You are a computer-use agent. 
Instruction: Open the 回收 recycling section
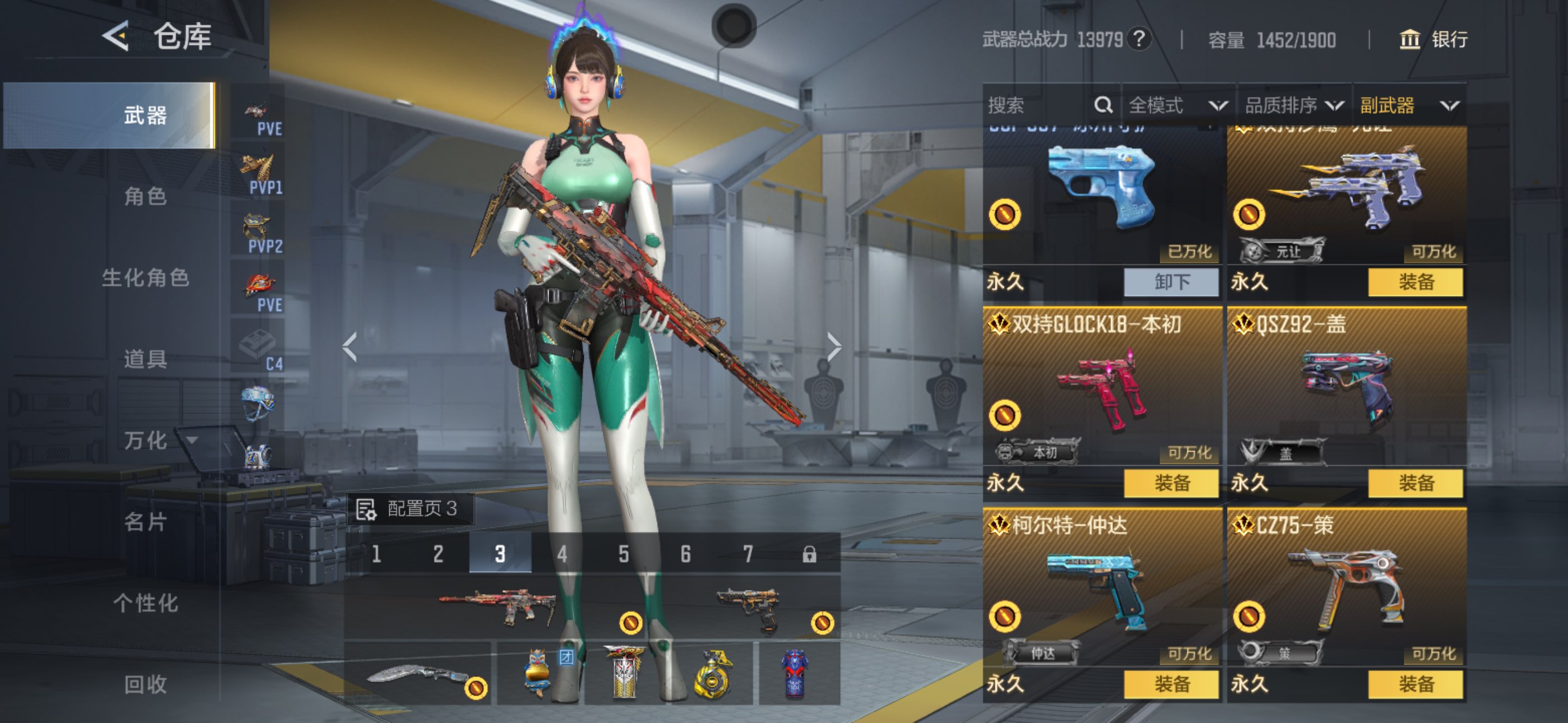click(145, 684)
